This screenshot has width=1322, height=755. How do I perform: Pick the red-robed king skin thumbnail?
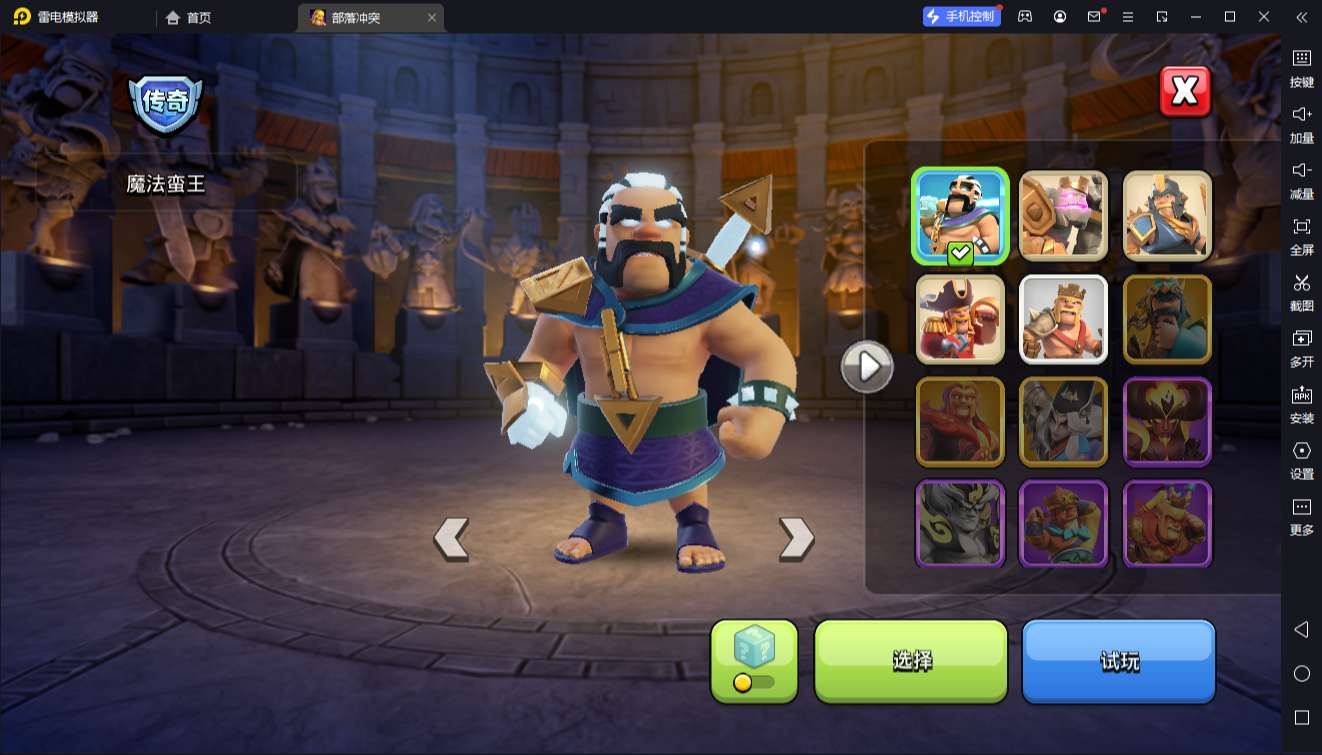coord(960,422)
